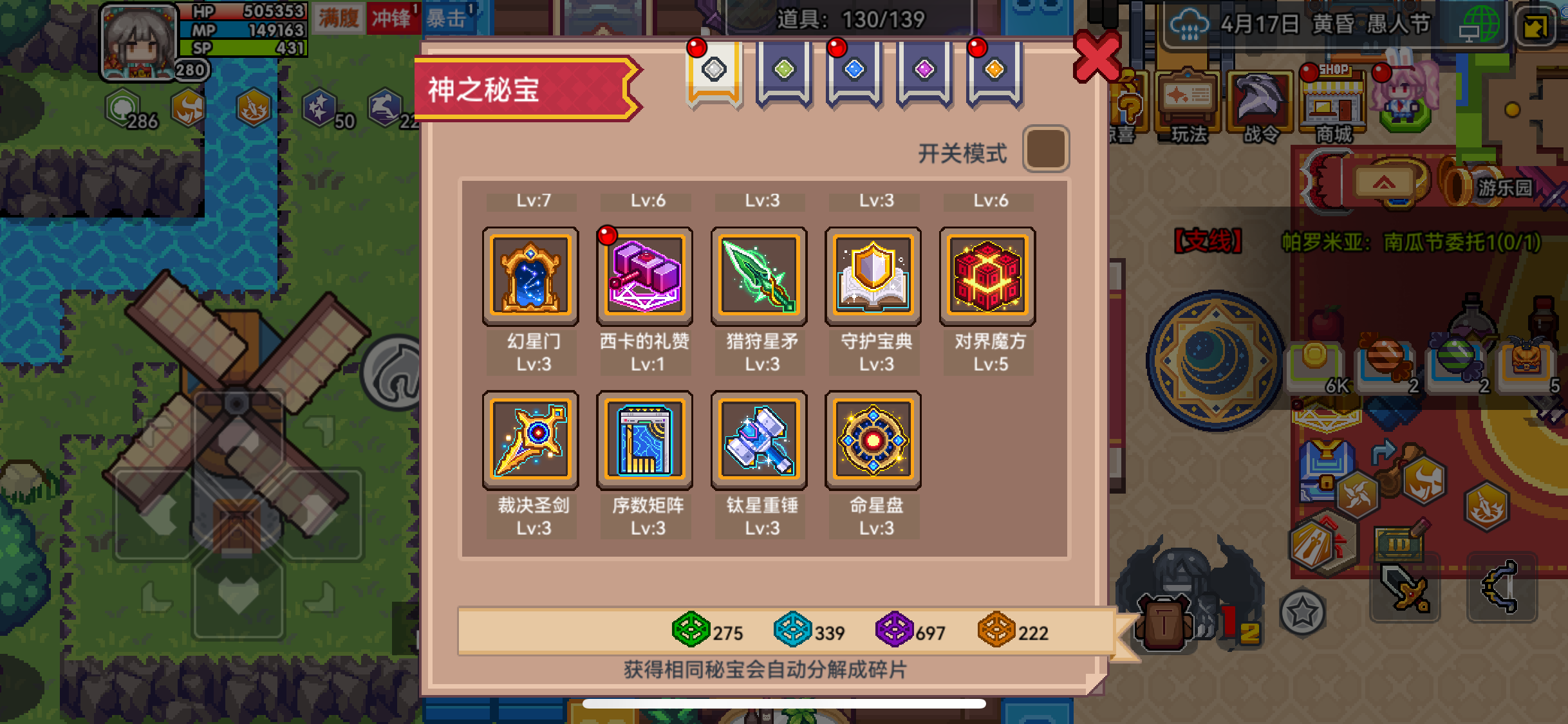Toggle the 开关模式 switch
This screenshot has width=1568, height=724.
(1045, 149)
